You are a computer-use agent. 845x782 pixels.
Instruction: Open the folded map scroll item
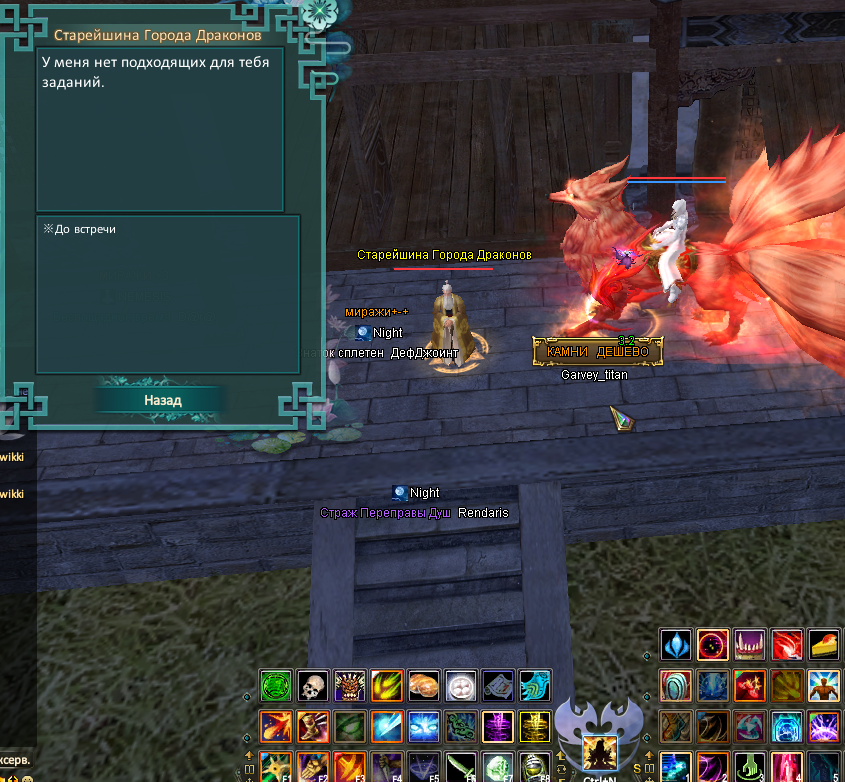pyautogui.click(x=497, y=685)
